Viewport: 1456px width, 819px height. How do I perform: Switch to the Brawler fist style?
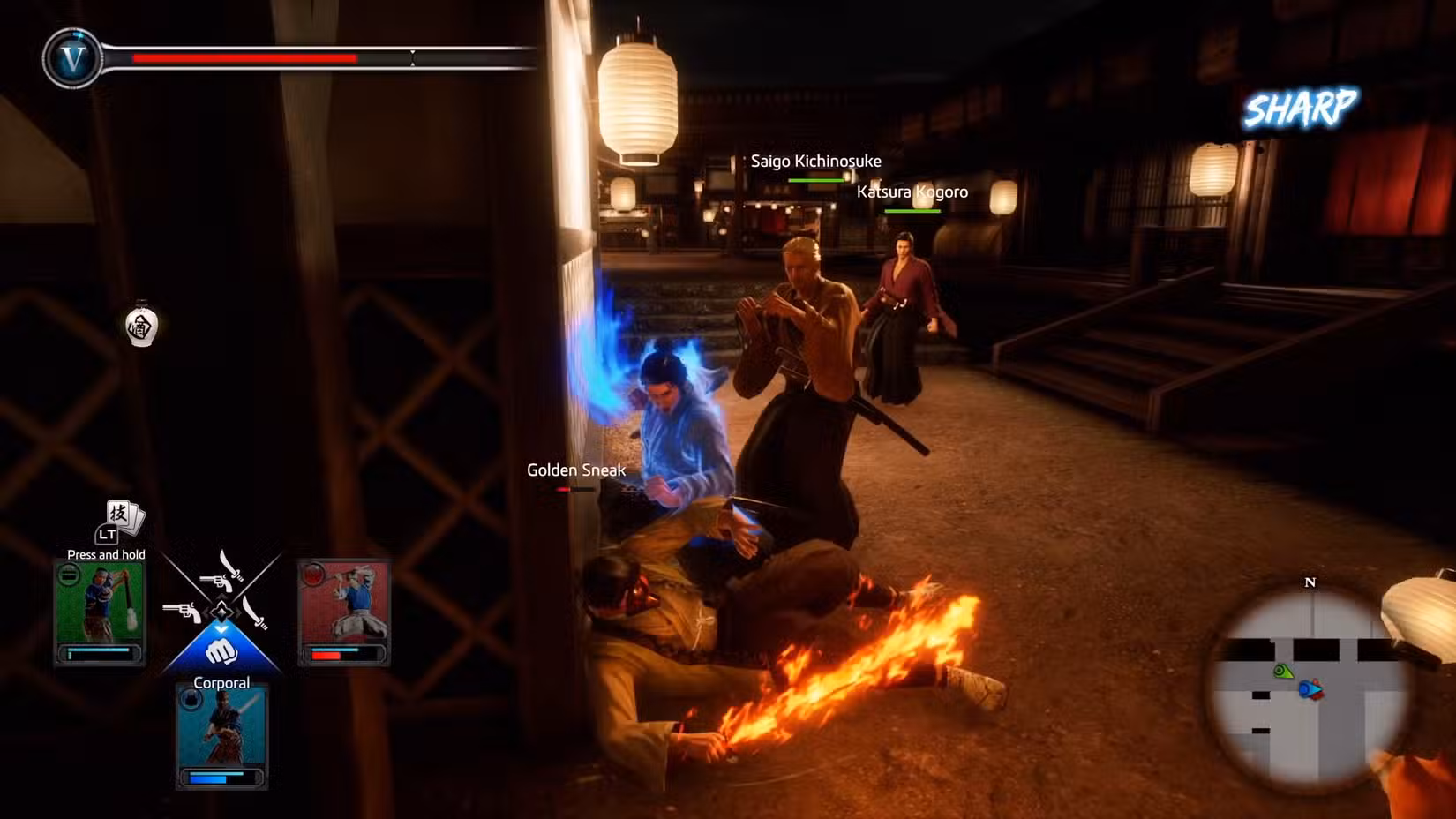221,652
